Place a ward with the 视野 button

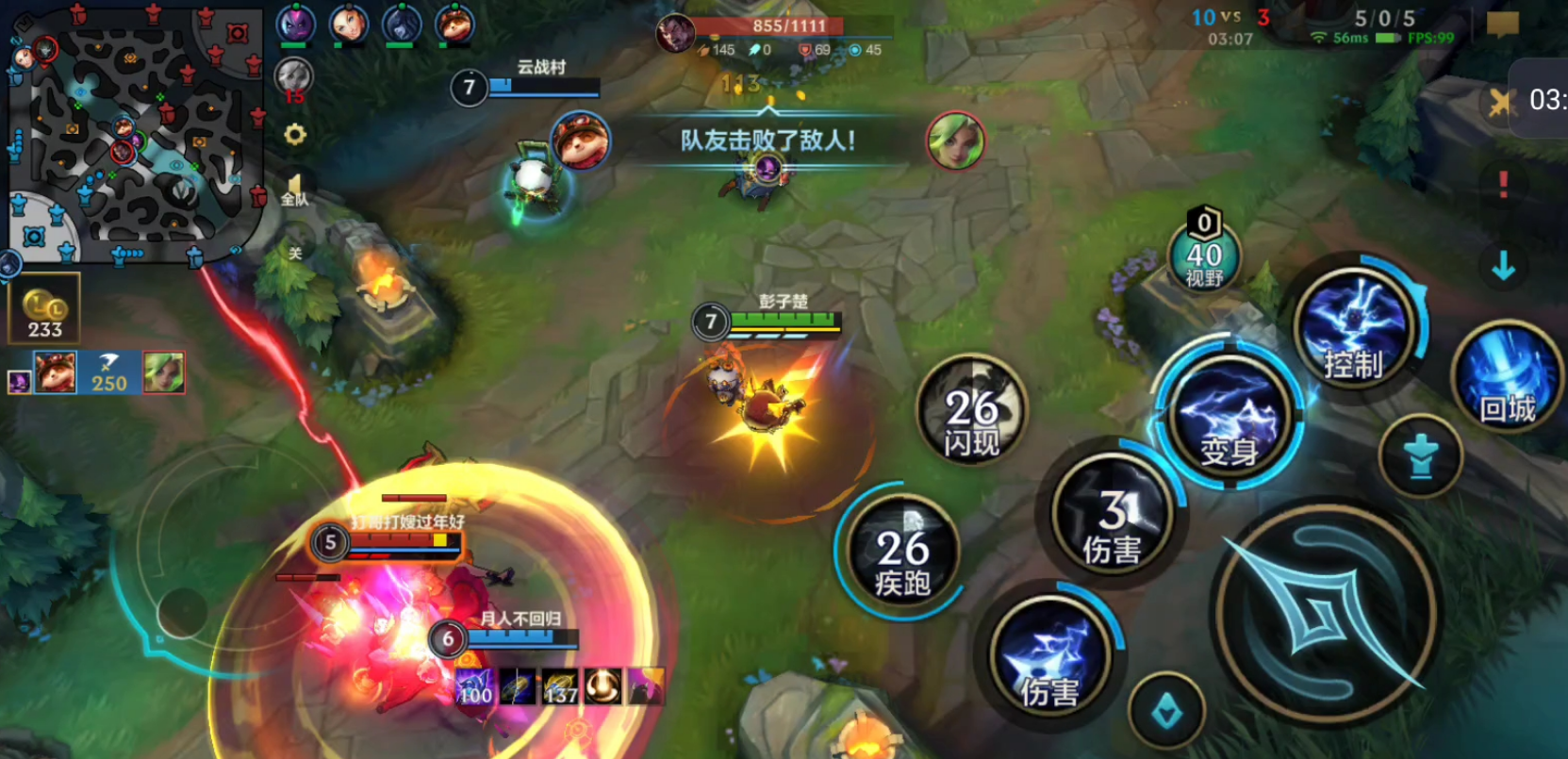coord(1204,255)
